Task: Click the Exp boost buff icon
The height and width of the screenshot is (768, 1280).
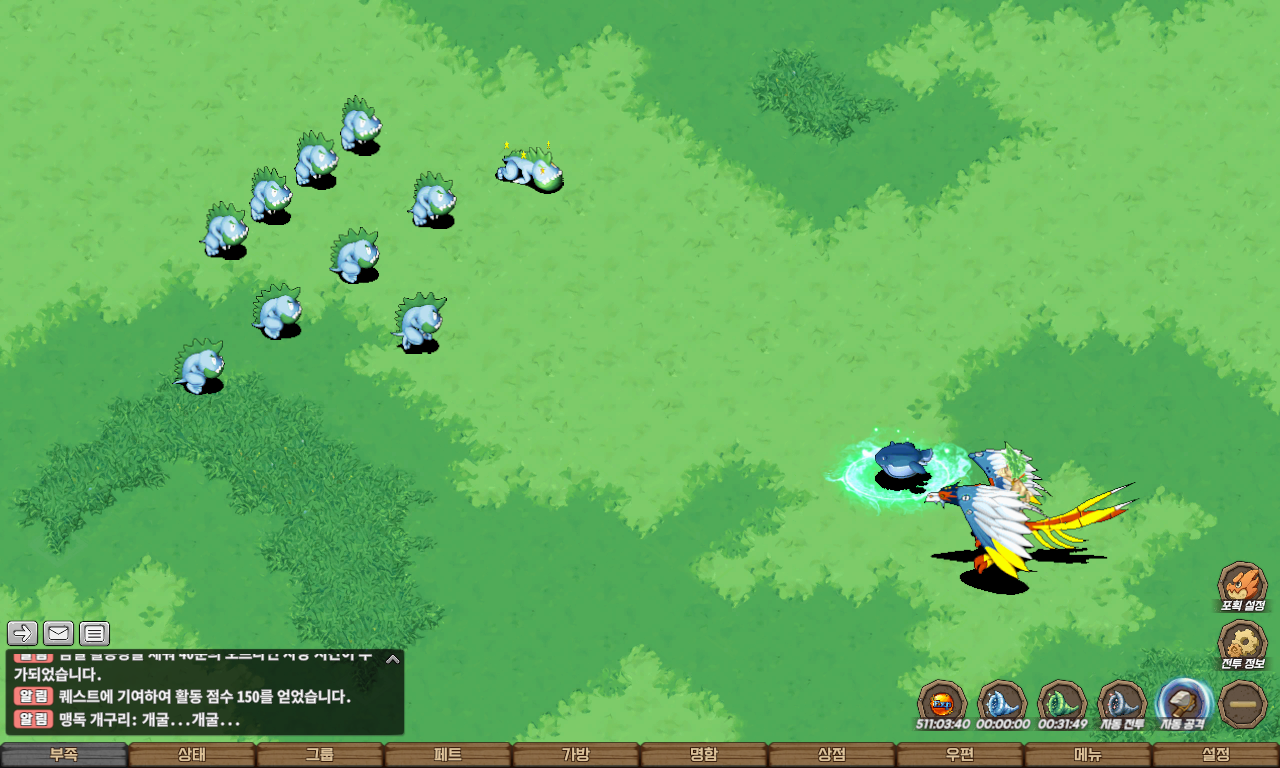Action: pyautogui.click(x=942, y=702)
